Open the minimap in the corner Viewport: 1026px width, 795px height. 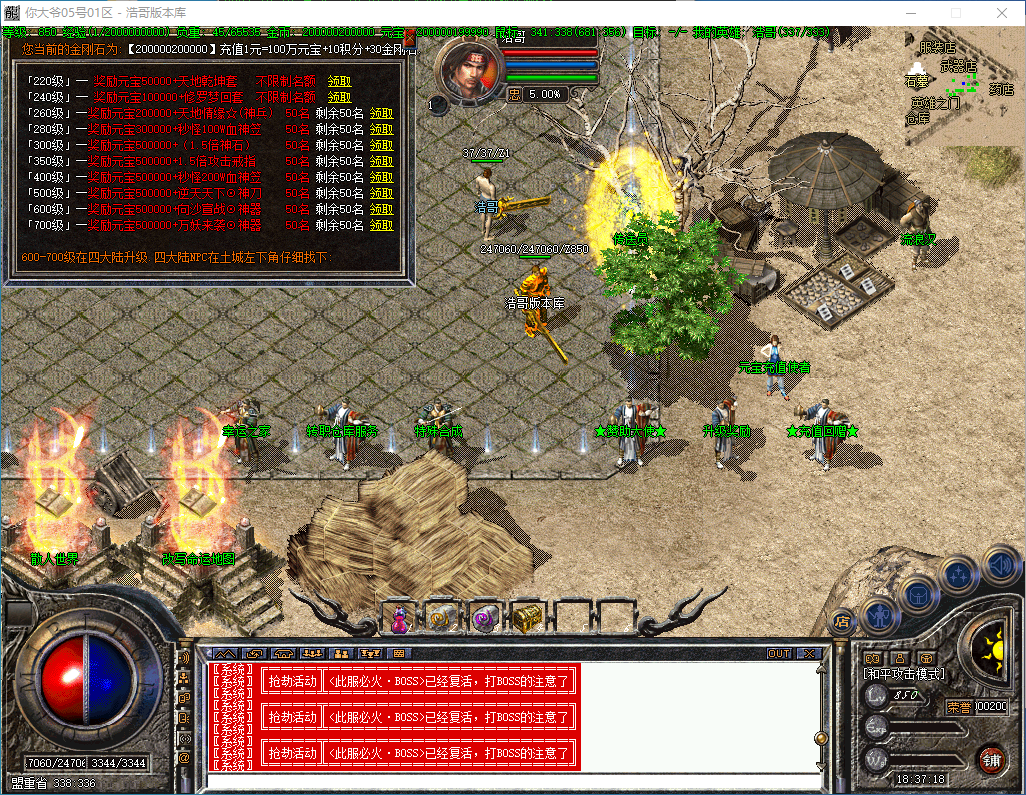(x=962, y=80)
